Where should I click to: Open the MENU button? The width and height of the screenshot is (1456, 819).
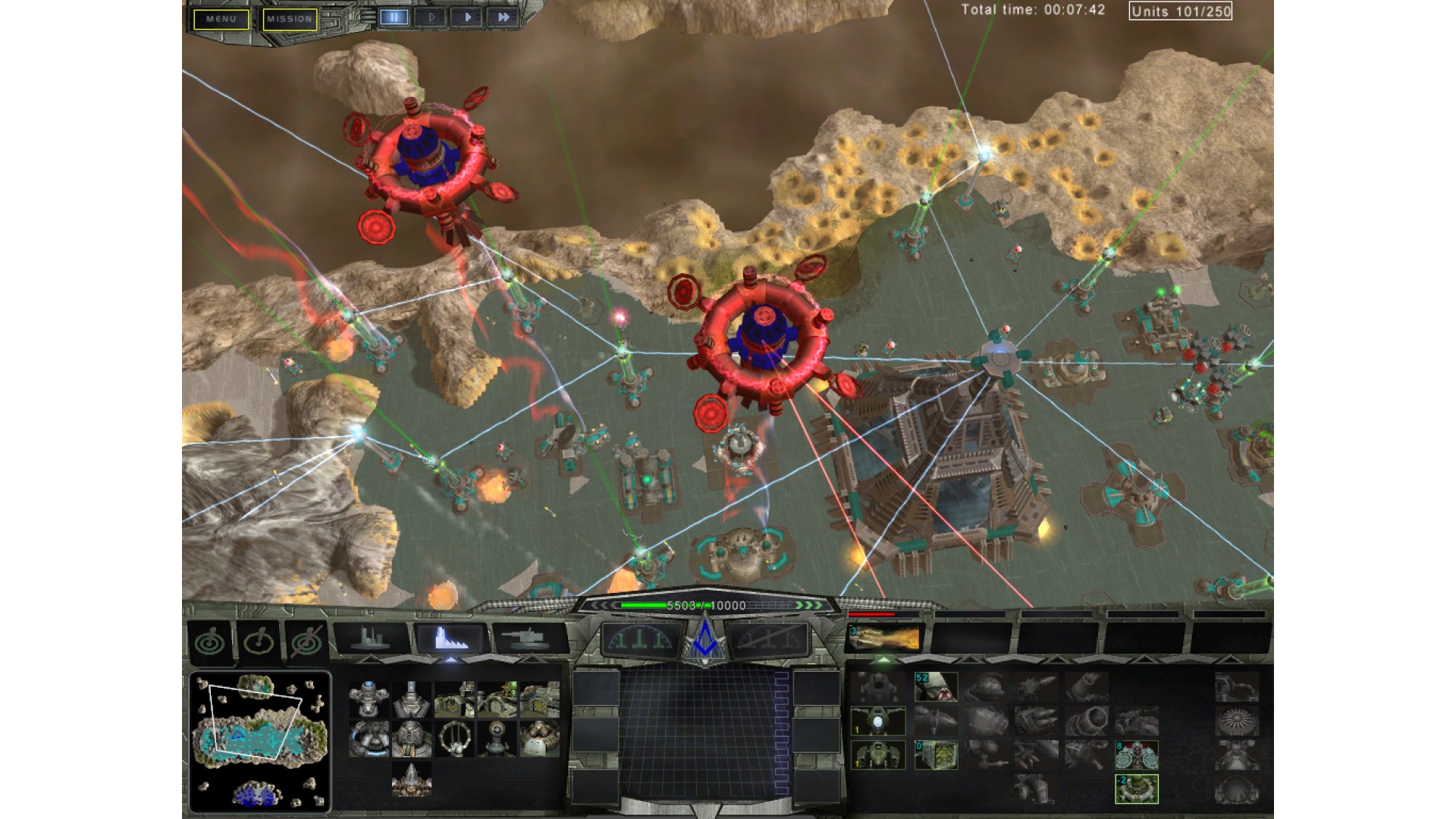221,19
